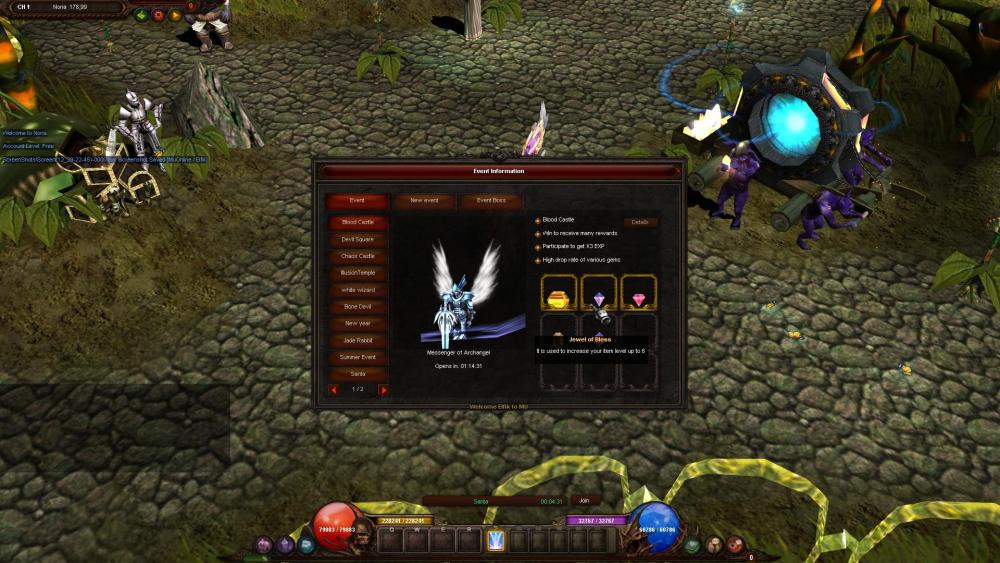Go to previous event list page
Viewport: 1000px width, 563px height.
tap(334, 390)
